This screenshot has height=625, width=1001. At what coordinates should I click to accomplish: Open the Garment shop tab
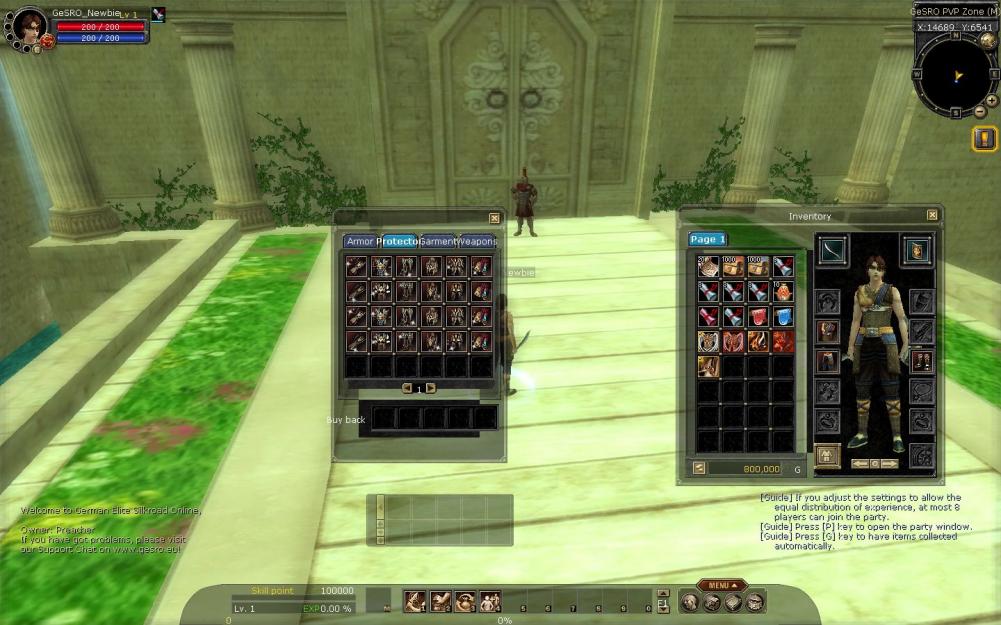(x=438, y=242)
